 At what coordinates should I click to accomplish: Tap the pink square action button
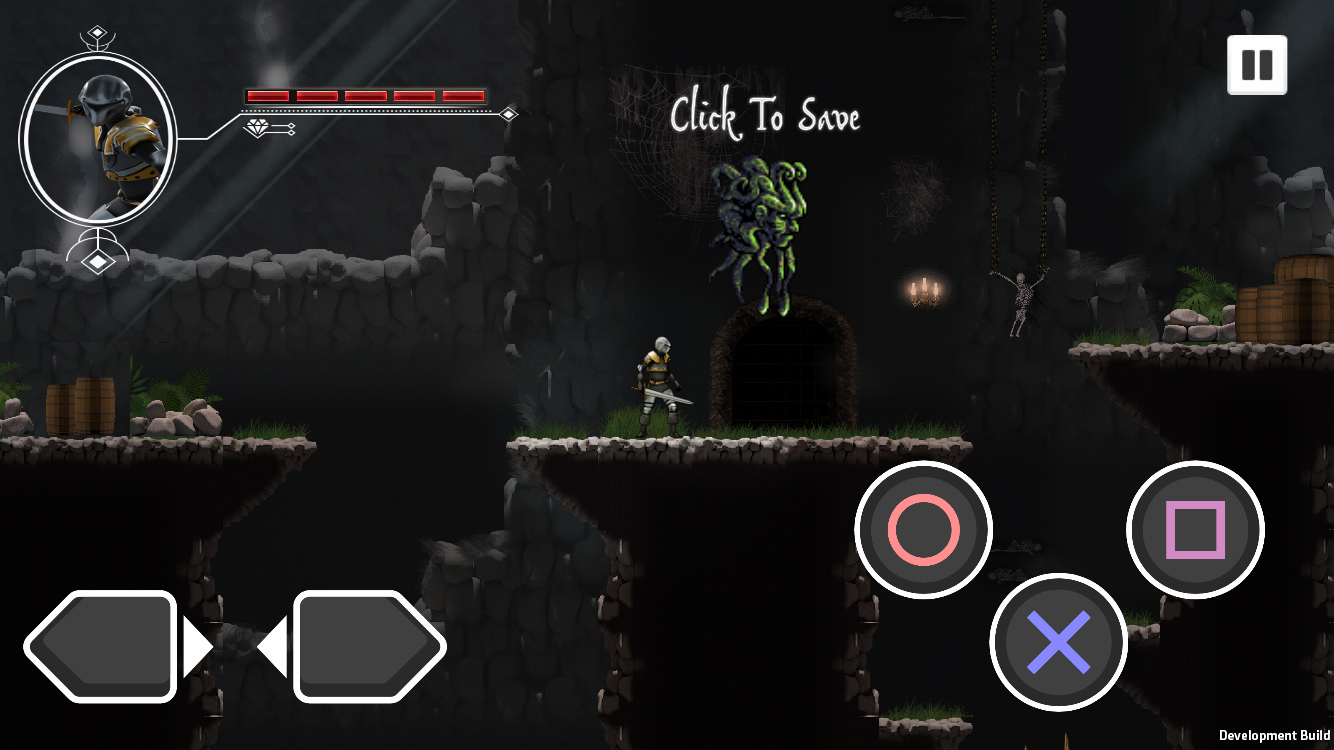(x=1195, y=530)
